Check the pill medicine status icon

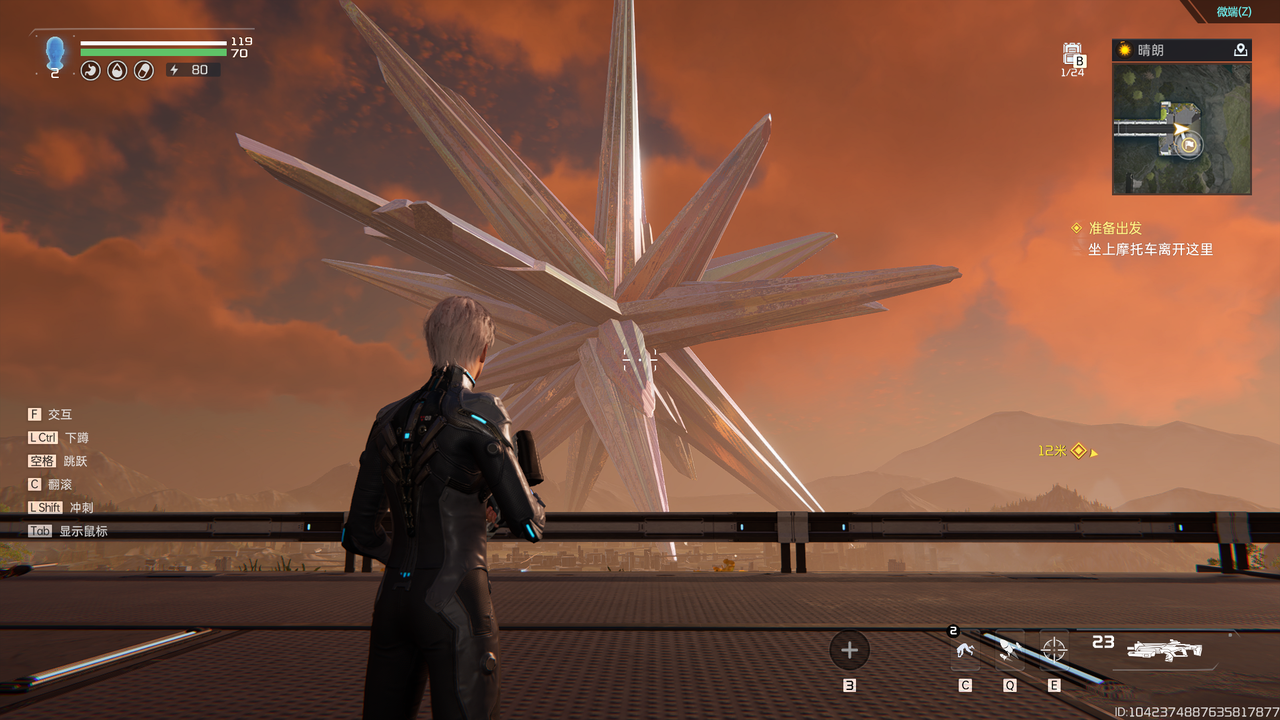(x=143, y=70)
